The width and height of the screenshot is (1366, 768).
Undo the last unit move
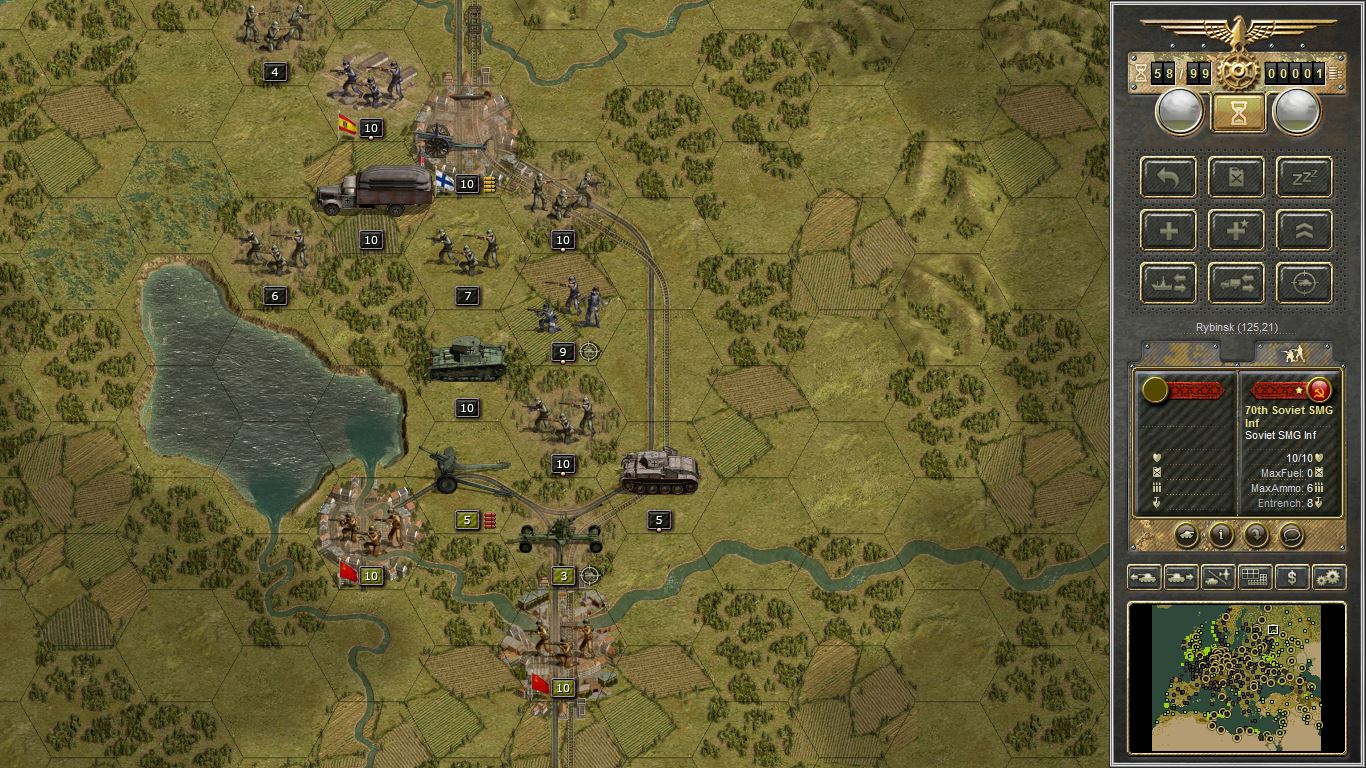pyautogui.click(x=1167, y=177)
